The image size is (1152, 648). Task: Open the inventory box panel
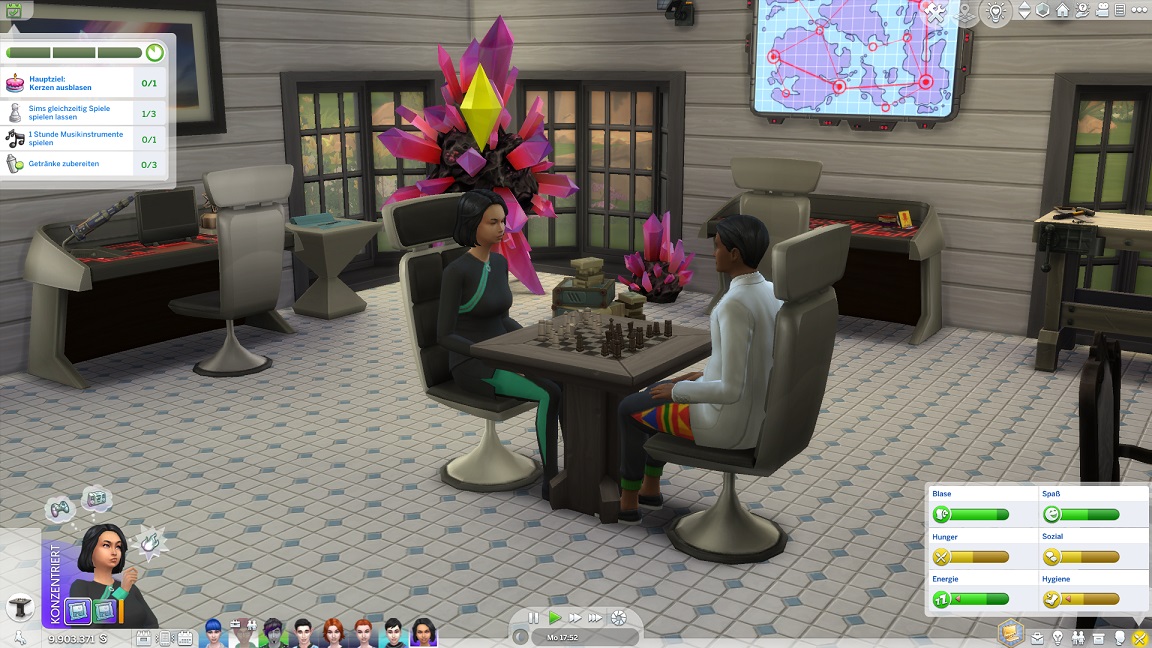pos(1099,638)
